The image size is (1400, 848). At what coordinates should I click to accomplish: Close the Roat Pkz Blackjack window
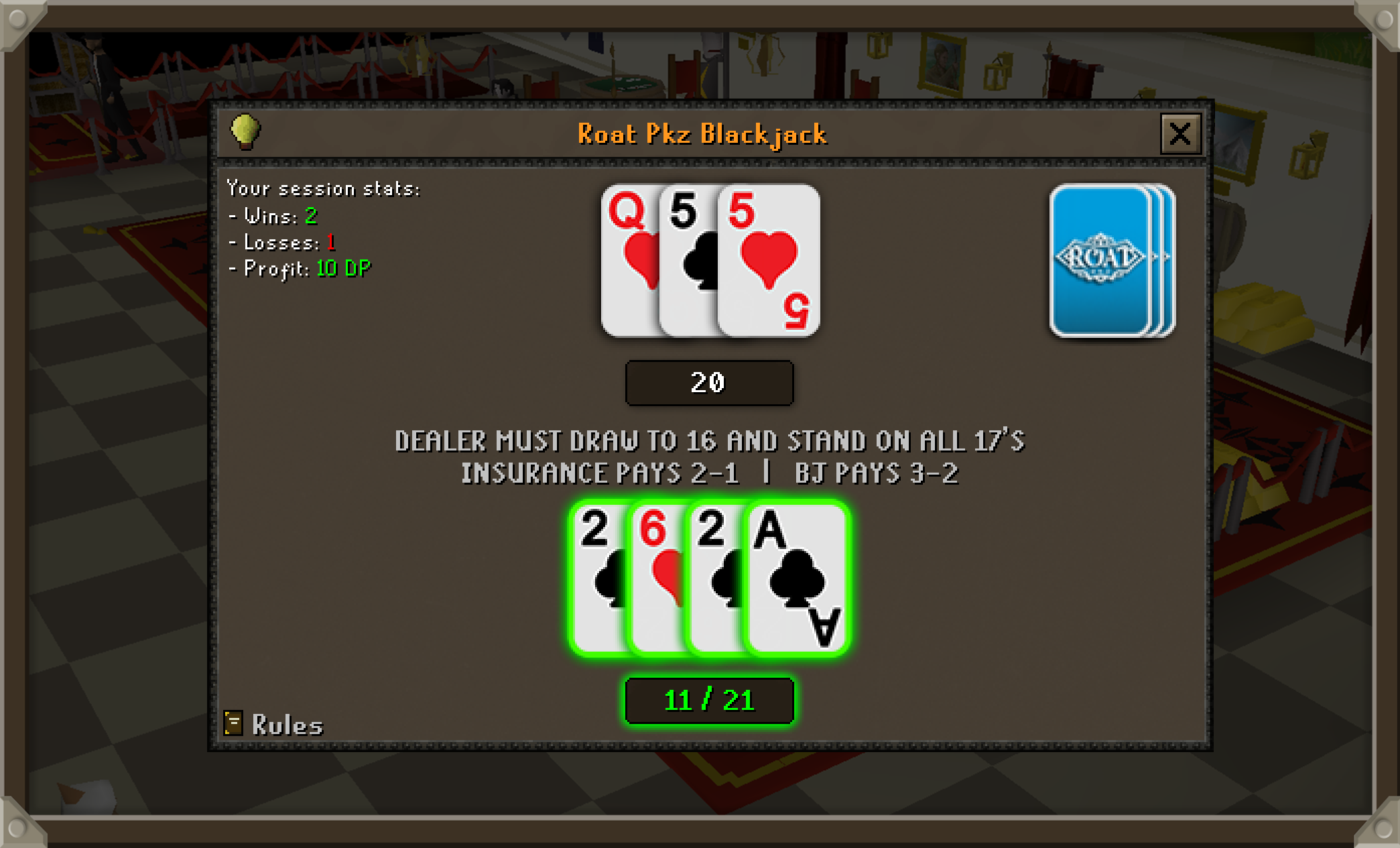pos(1180,134)
